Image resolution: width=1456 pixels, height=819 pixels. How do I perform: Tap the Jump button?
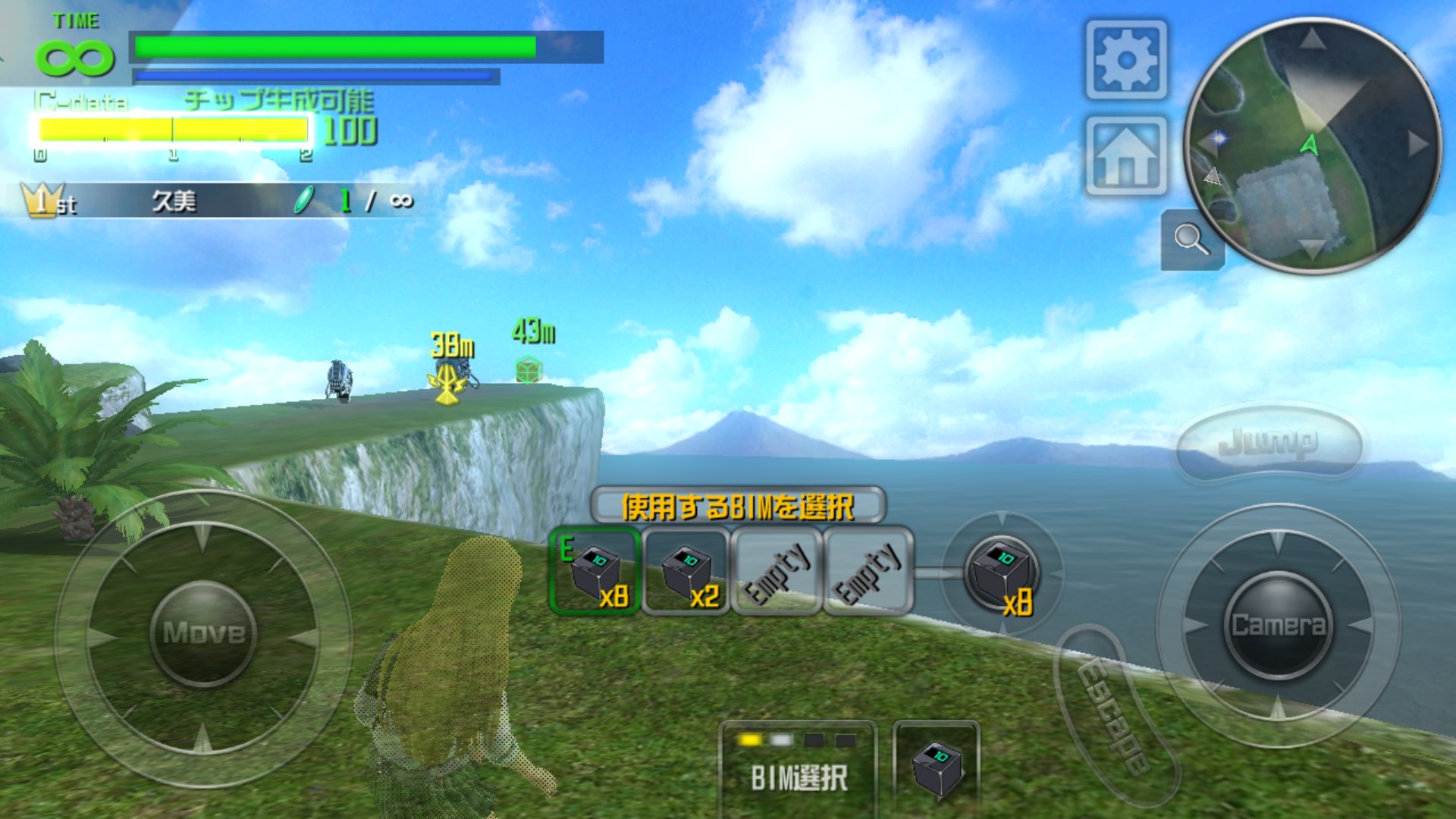(1268, 443)
